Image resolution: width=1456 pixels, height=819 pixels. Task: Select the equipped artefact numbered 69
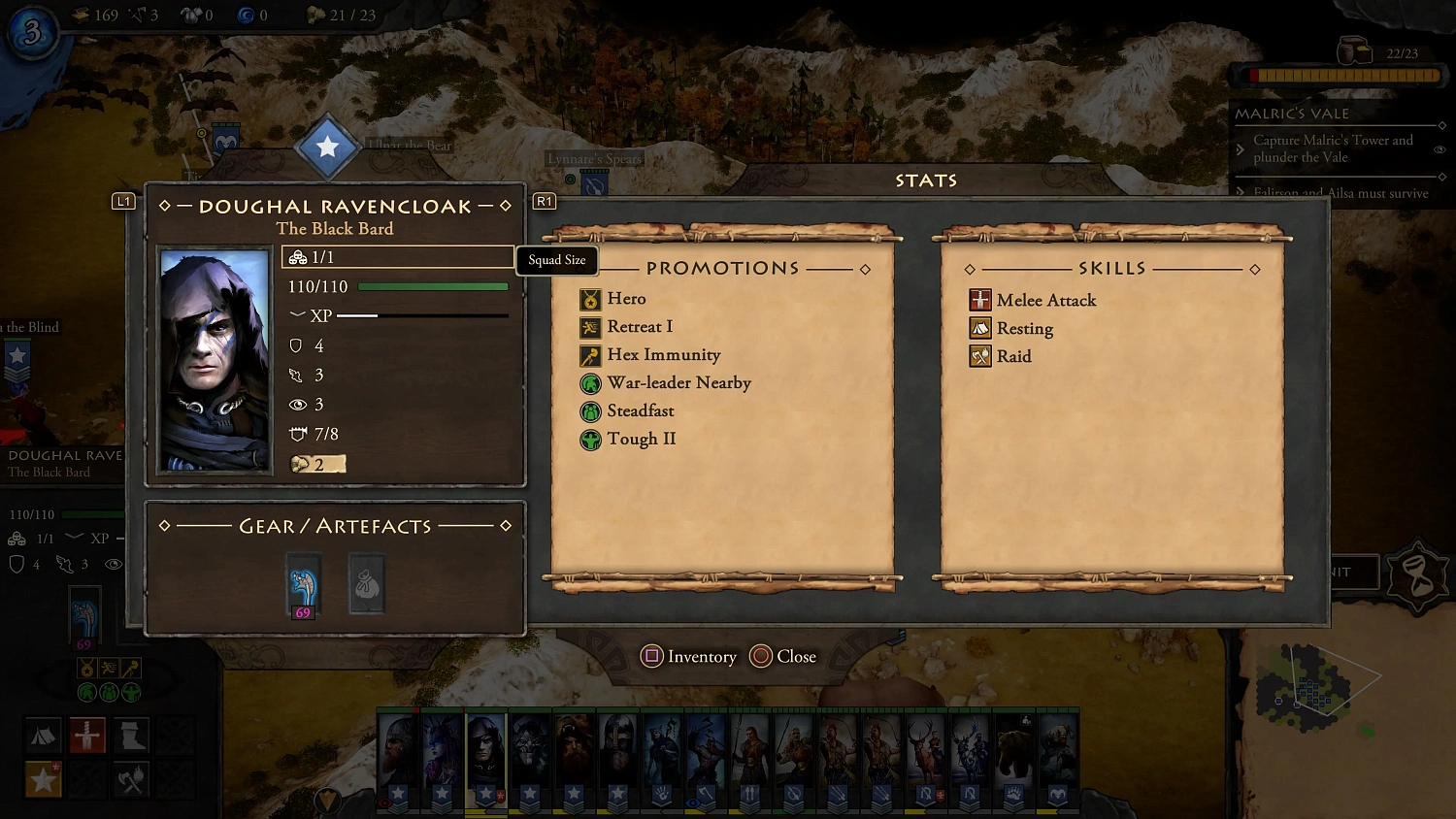point(302,583)
